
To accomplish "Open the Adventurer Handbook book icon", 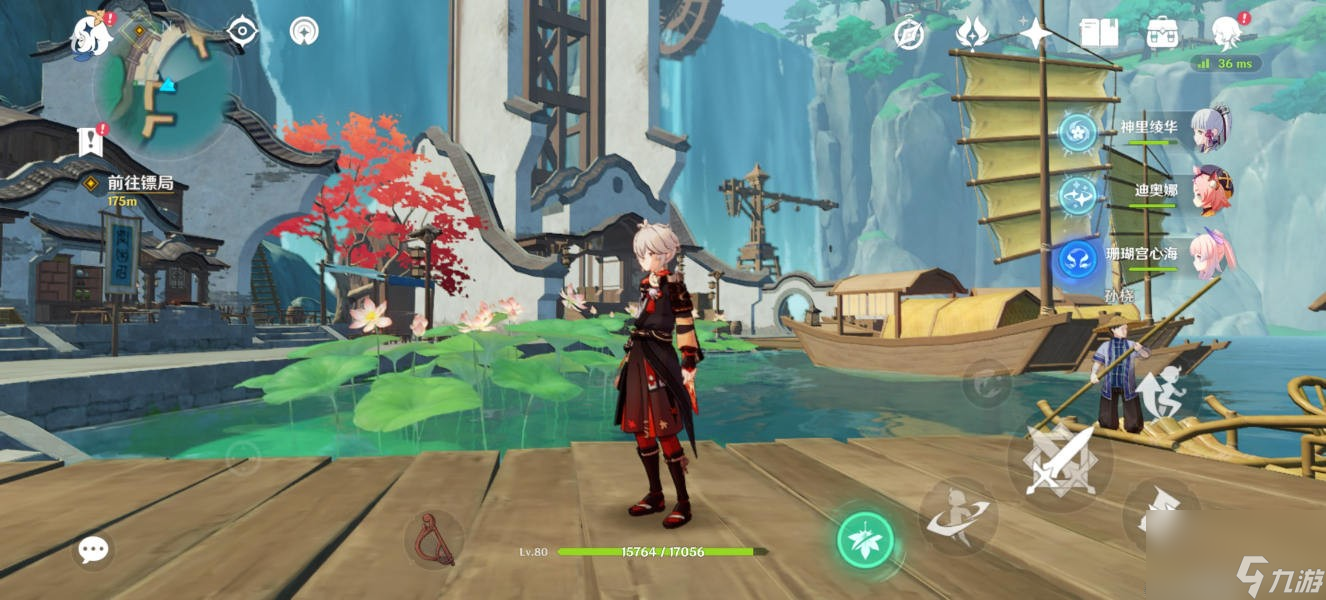I will coord(1099,34).
